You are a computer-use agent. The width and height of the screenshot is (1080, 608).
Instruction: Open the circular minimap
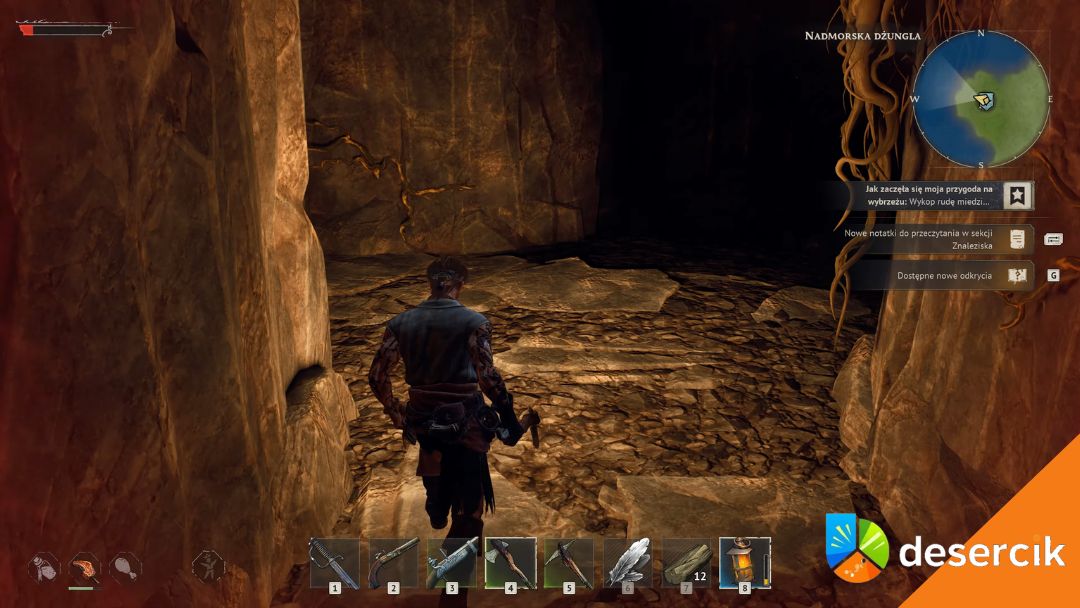pyautogui.click(x=981, y=99)
